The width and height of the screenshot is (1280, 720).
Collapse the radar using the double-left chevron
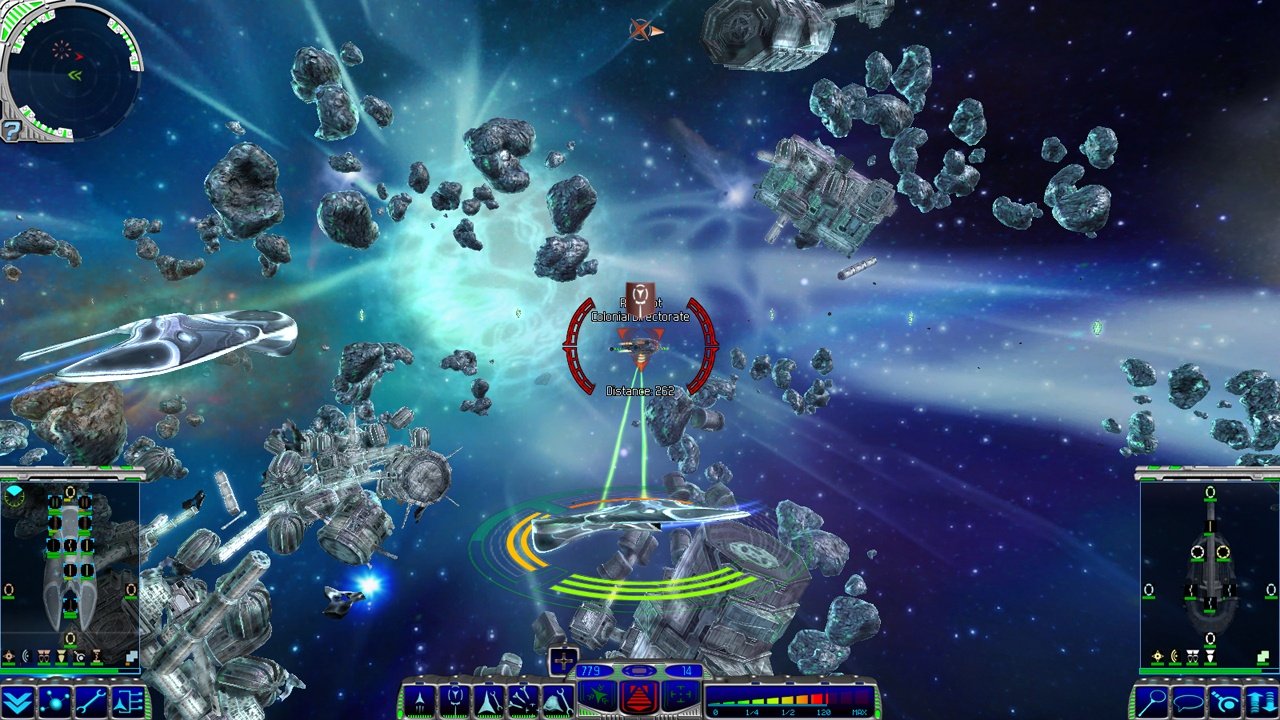coord(75,75)
